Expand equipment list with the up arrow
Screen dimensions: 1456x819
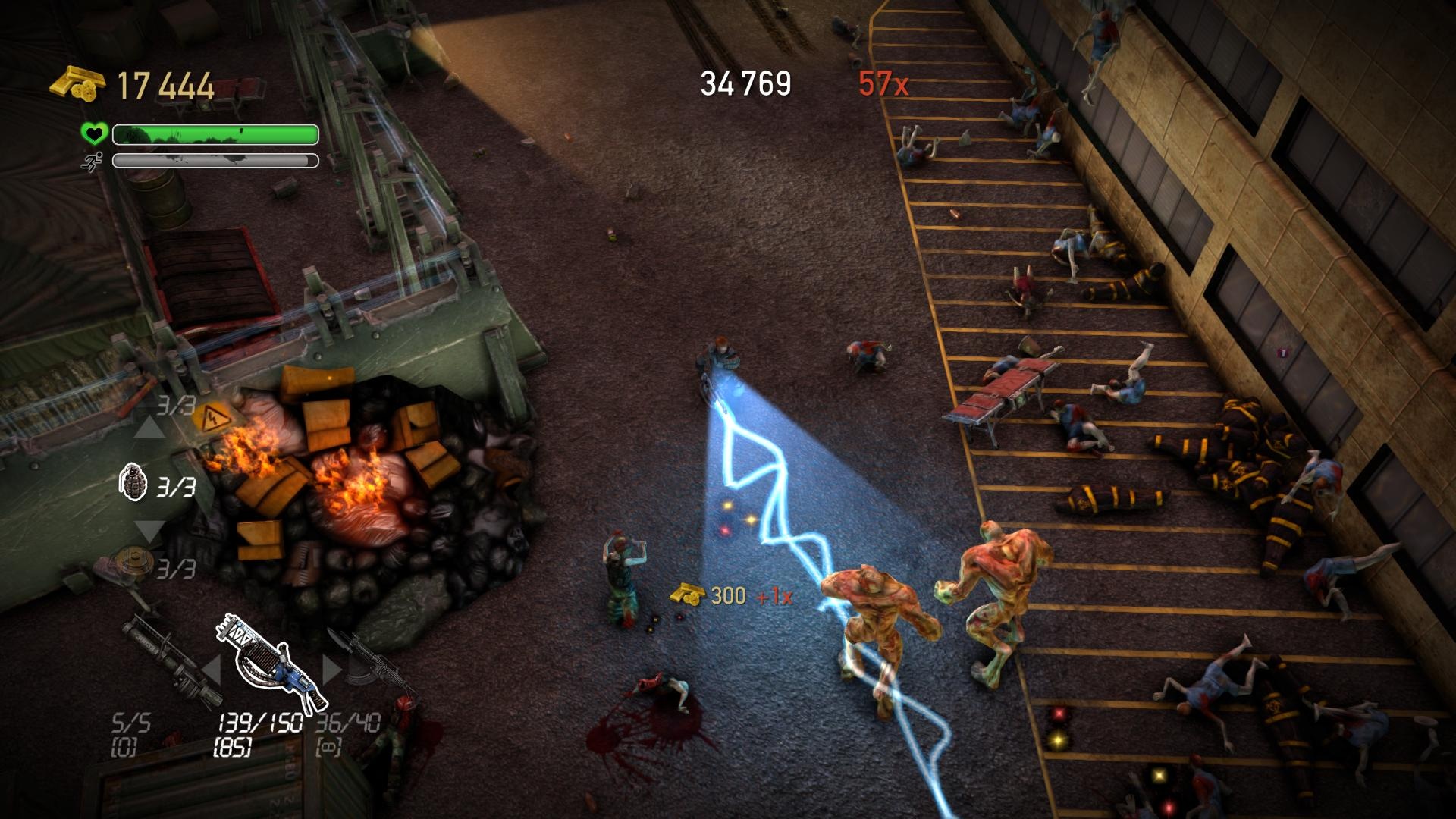point(148,427)
